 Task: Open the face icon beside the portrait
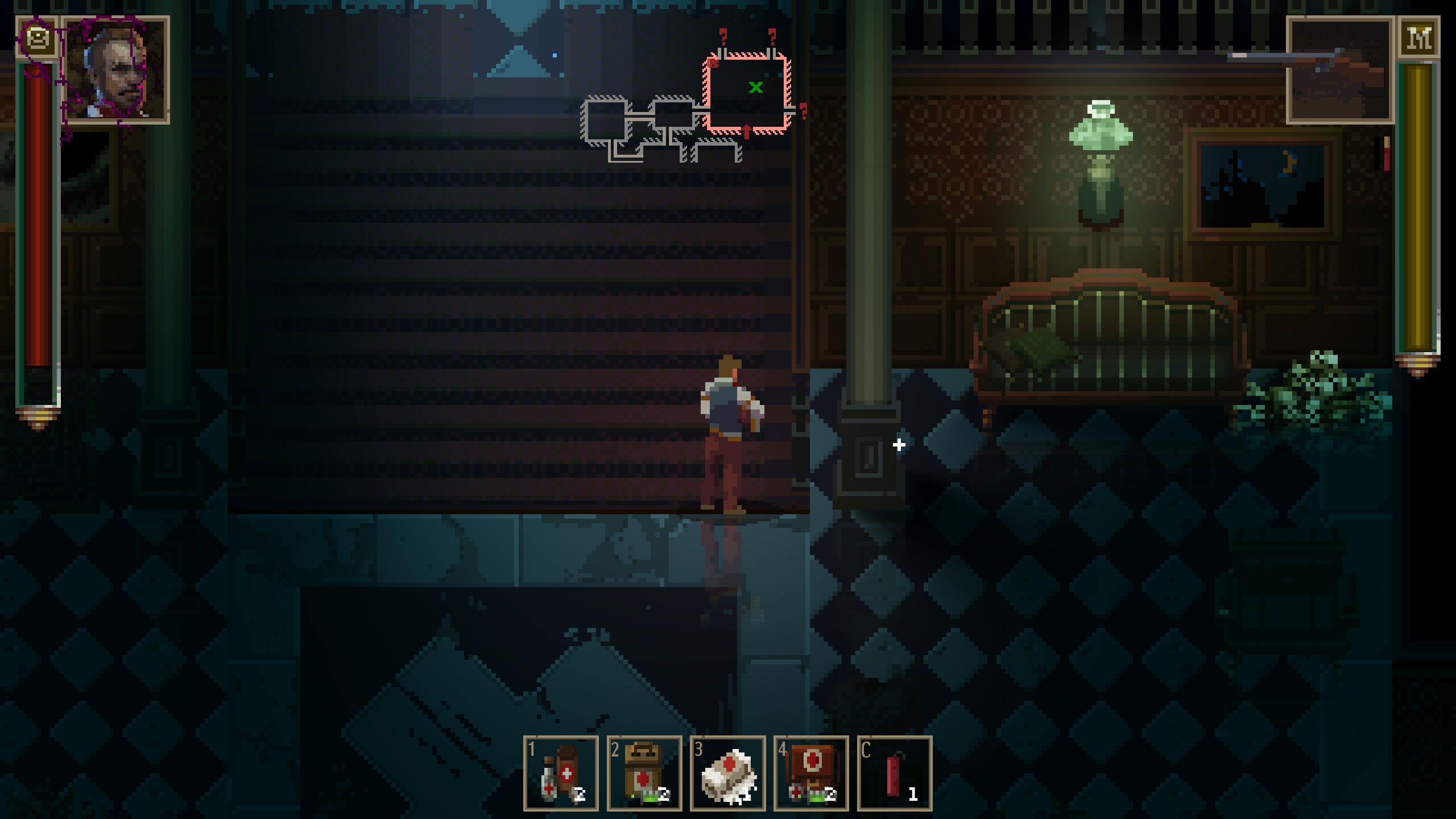38,39
